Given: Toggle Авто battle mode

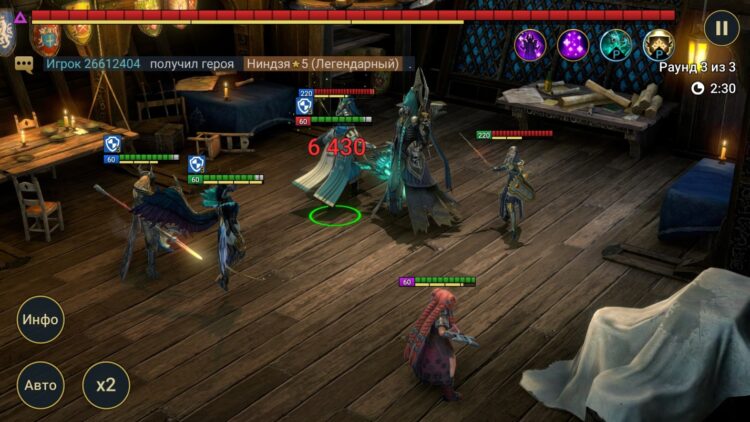Looking at the screenshot, I should 41,385.
